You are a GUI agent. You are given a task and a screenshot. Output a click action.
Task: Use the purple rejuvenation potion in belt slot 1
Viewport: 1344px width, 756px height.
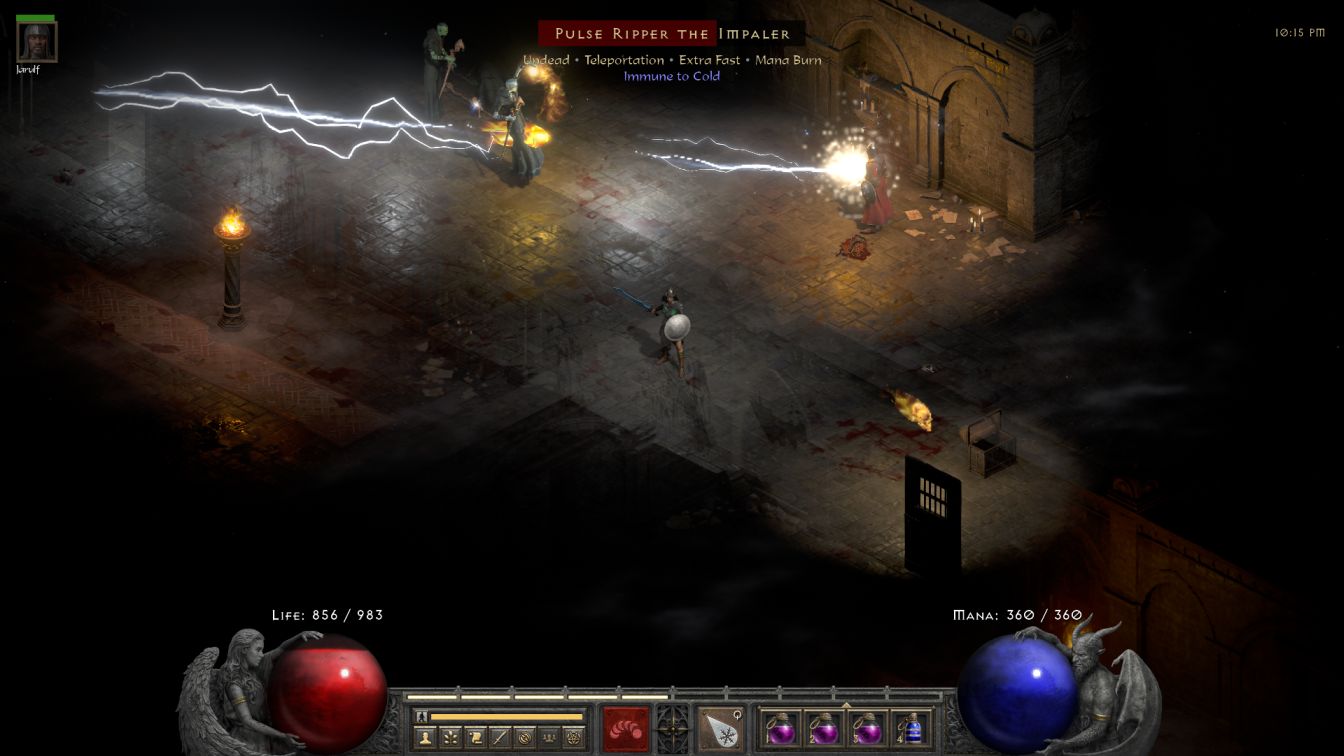(778, 728)
